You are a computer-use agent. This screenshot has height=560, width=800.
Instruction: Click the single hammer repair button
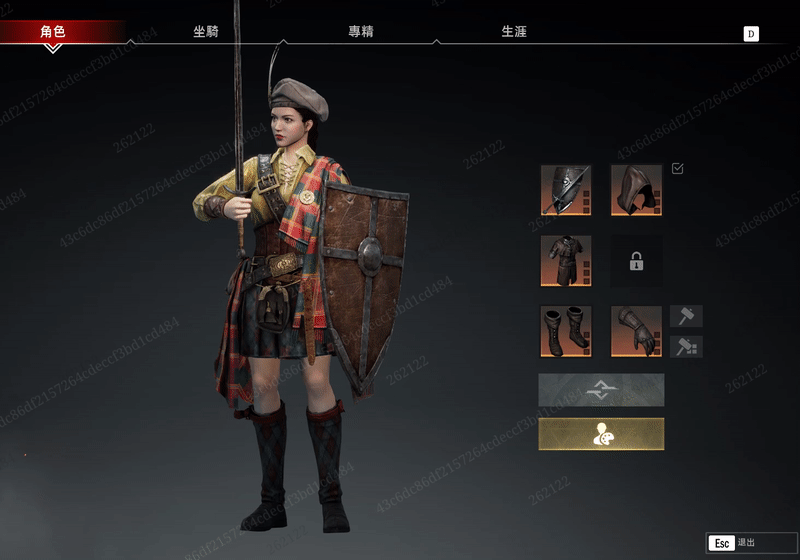(686, 316)
